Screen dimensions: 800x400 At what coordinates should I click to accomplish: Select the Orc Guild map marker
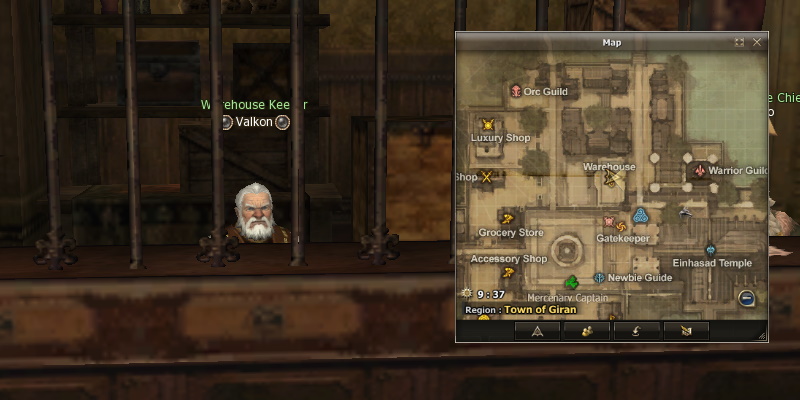click(x=516, y=91)
